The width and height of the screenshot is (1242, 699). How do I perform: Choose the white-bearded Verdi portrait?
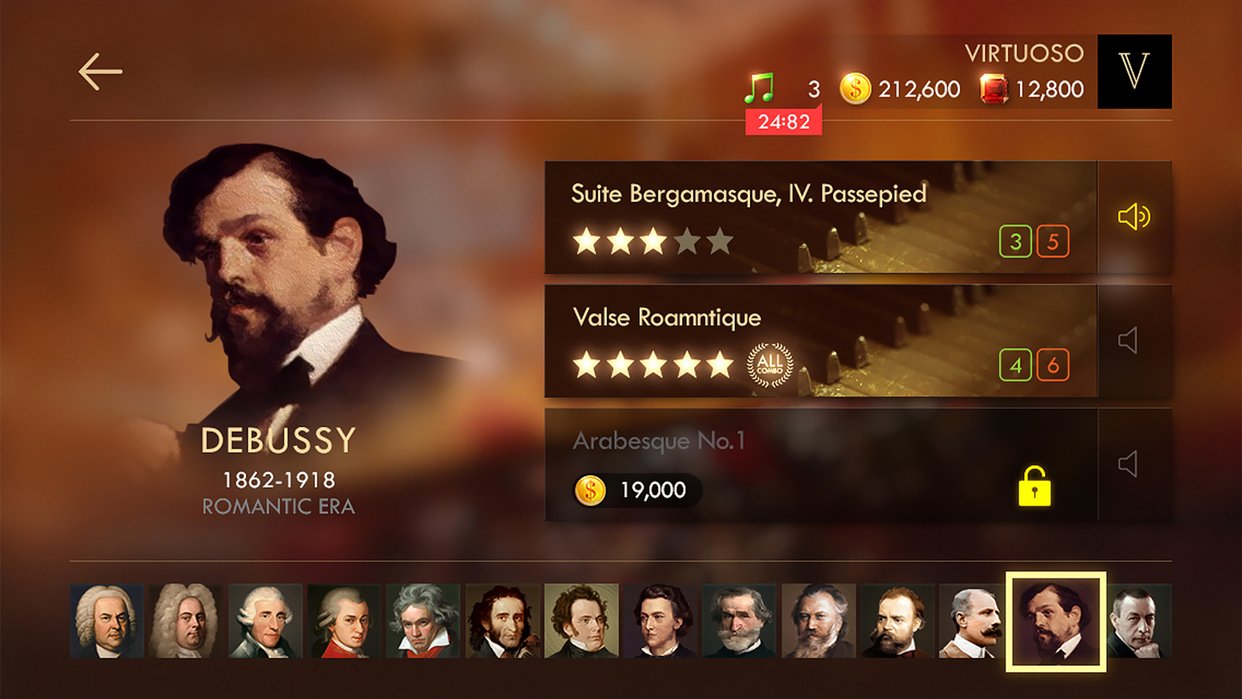coord(740,621)
